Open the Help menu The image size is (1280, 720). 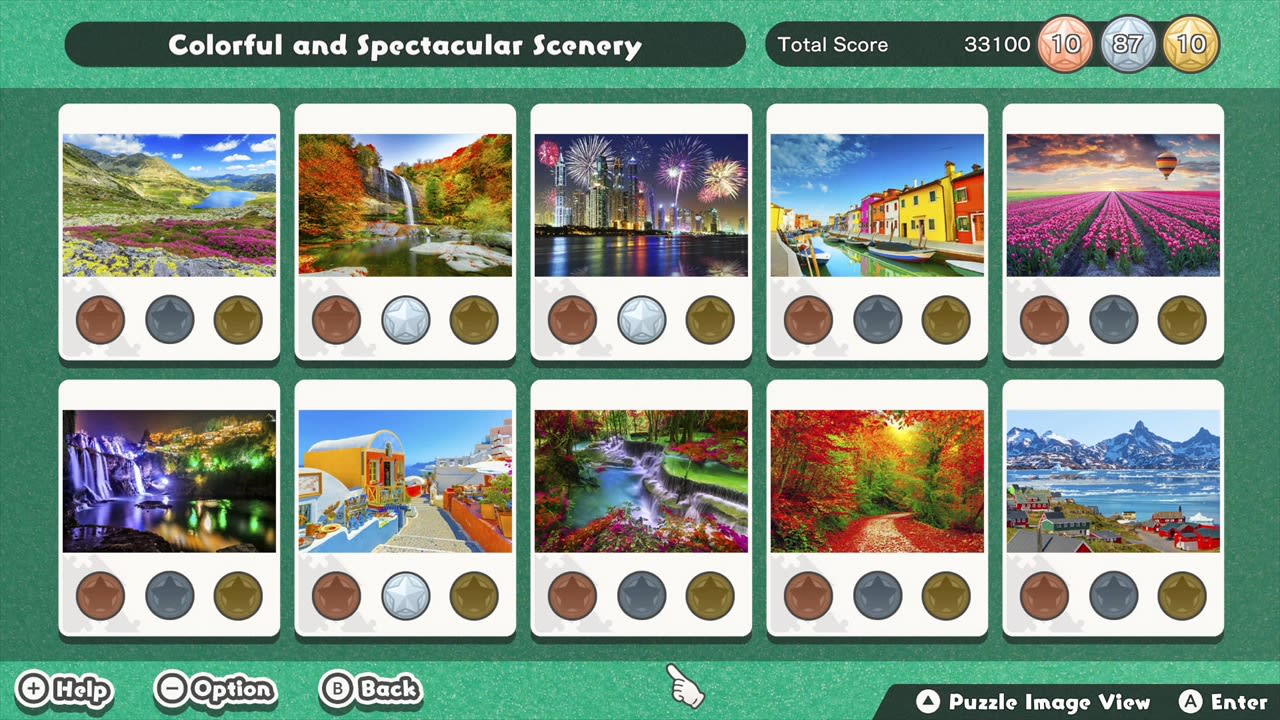pos(64,690)
